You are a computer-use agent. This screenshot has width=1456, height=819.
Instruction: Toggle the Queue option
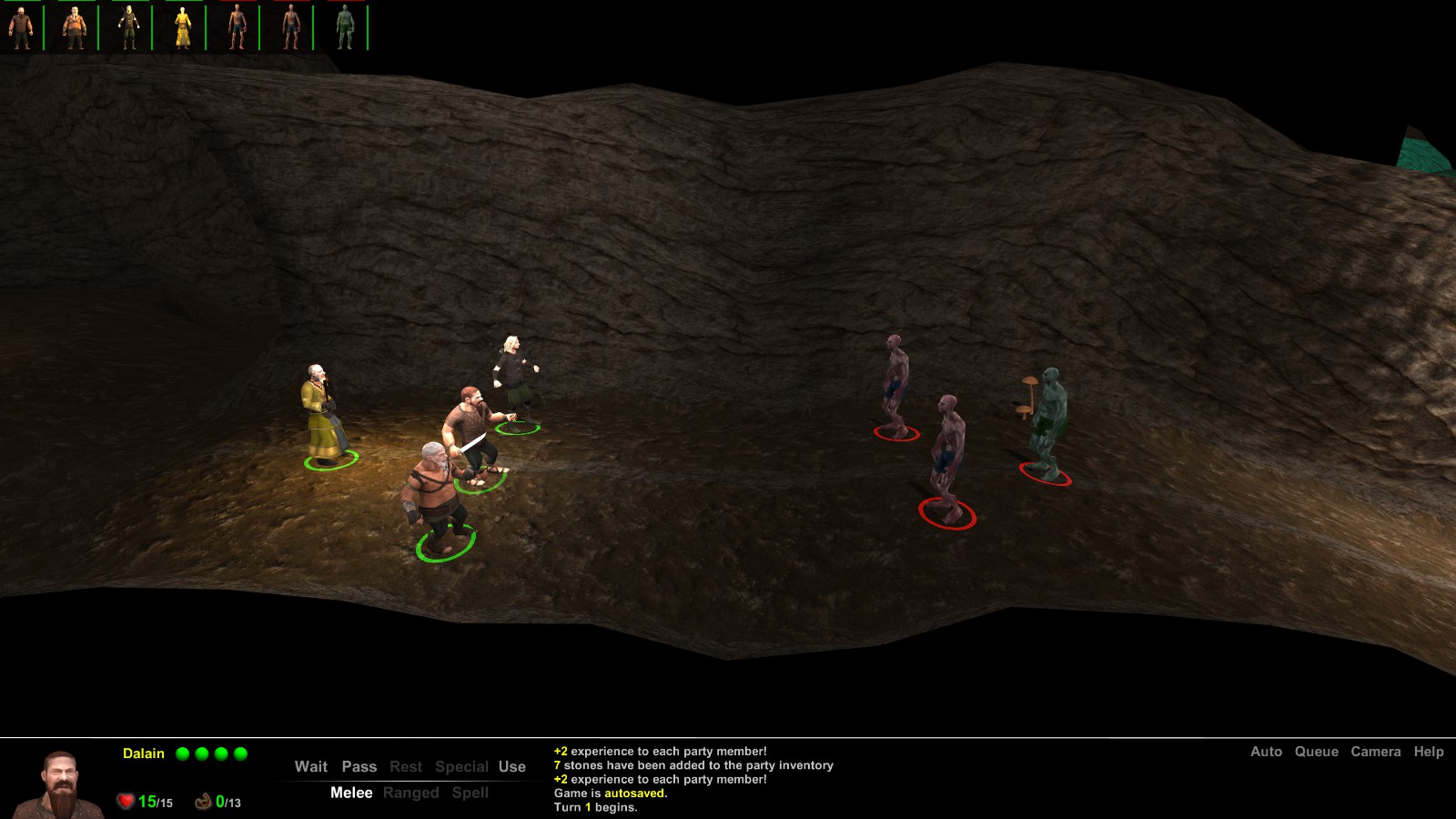(1317, 753)
